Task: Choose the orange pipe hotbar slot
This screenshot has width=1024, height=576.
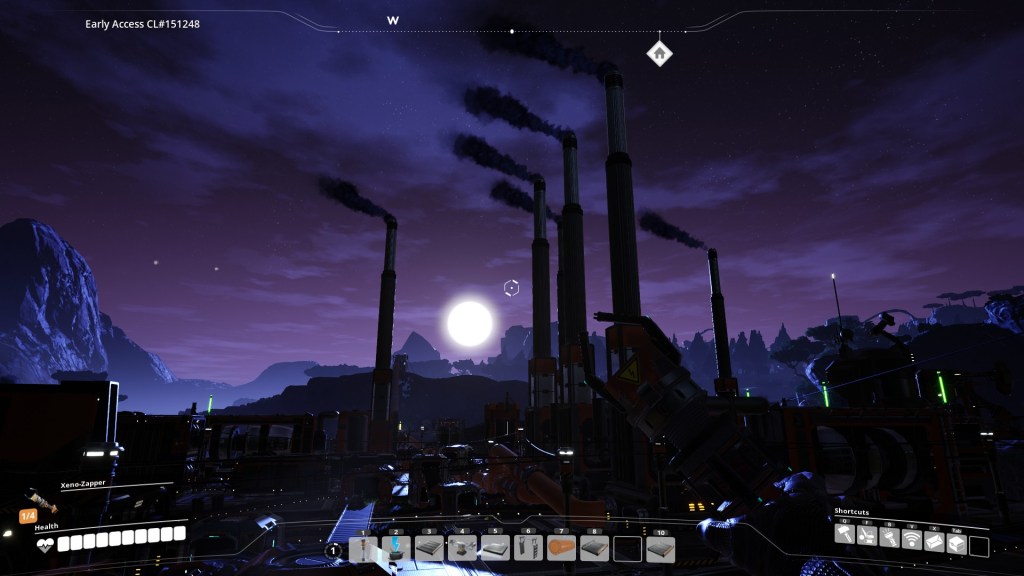Action: click(561, 549)
